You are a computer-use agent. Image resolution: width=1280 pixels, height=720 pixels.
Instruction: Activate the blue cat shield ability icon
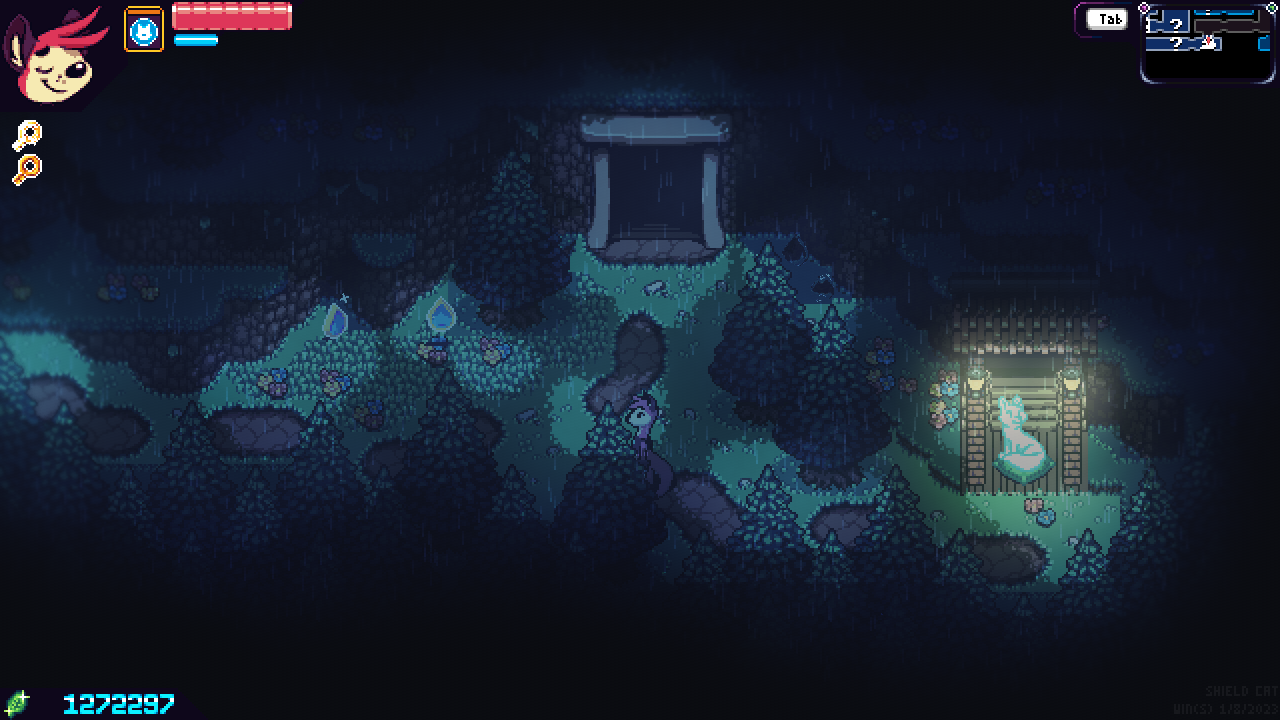click(x=144, y=29)
